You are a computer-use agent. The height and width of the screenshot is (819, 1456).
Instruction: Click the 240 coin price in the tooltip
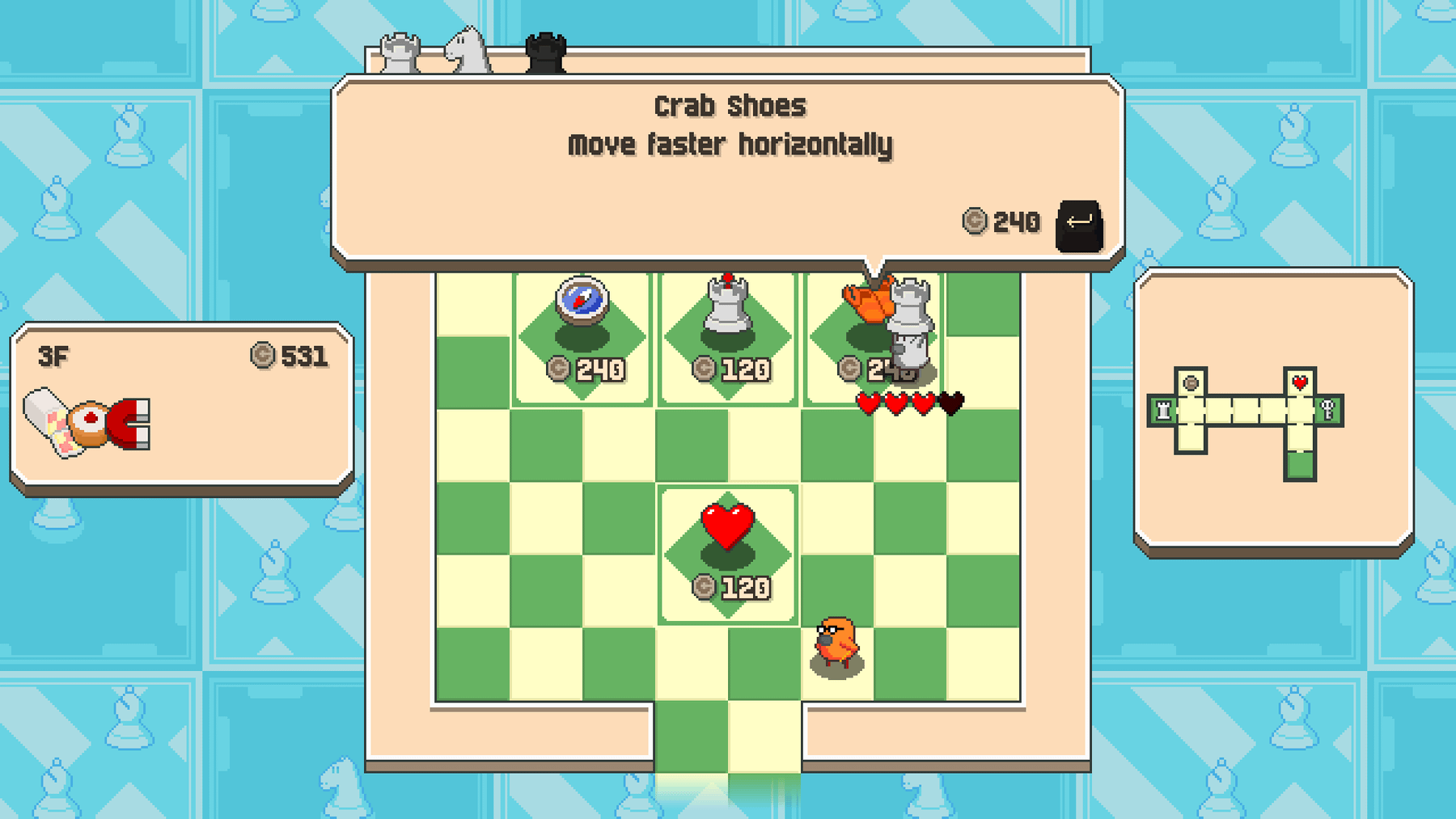pos(1001,222)
